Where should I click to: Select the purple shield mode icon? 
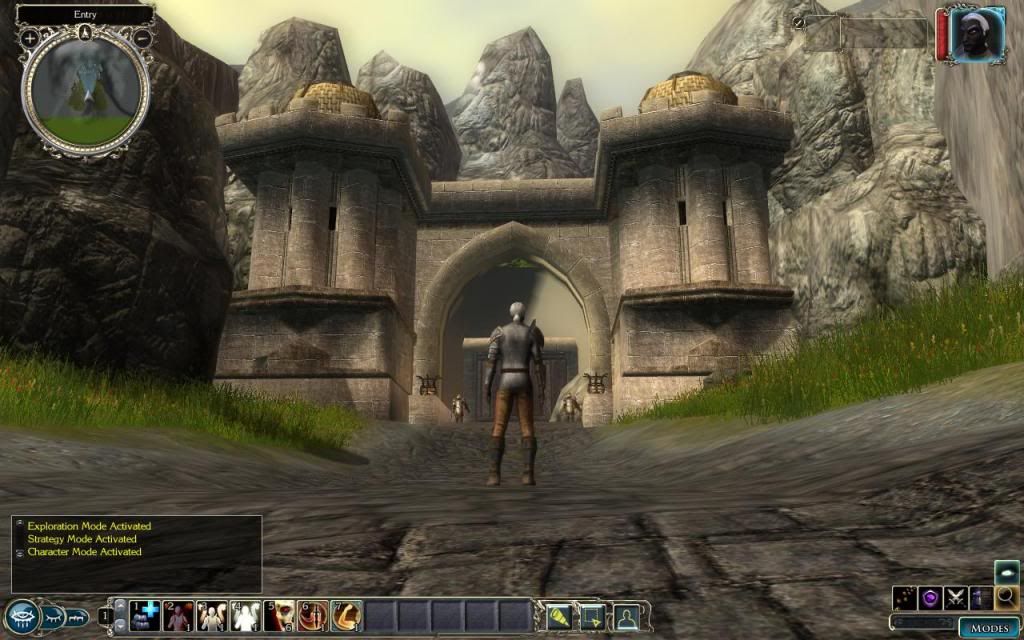coord(931,598)
